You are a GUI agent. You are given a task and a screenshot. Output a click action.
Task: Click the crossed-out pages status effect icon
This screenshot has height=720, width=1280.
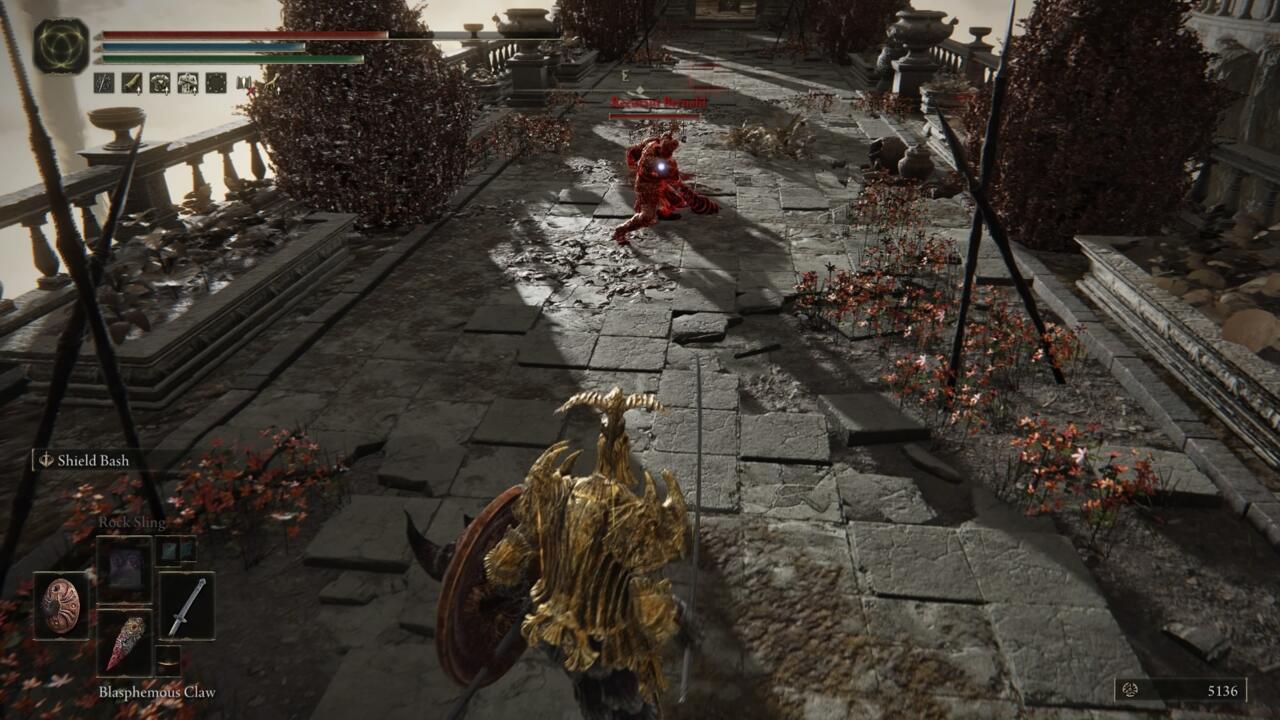(x=243, y=82)
